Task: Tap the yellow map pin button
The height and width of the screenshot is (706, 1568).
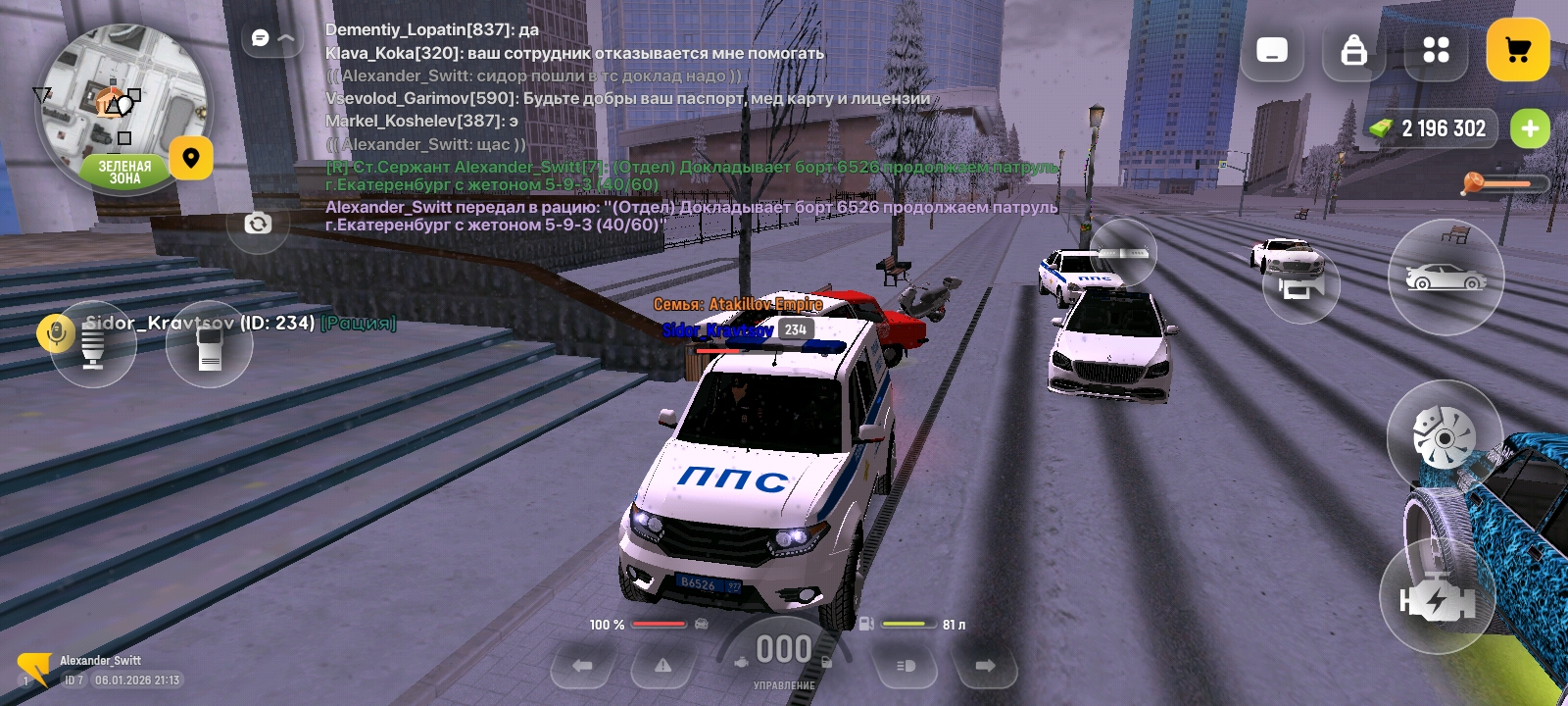Action: 191,158
